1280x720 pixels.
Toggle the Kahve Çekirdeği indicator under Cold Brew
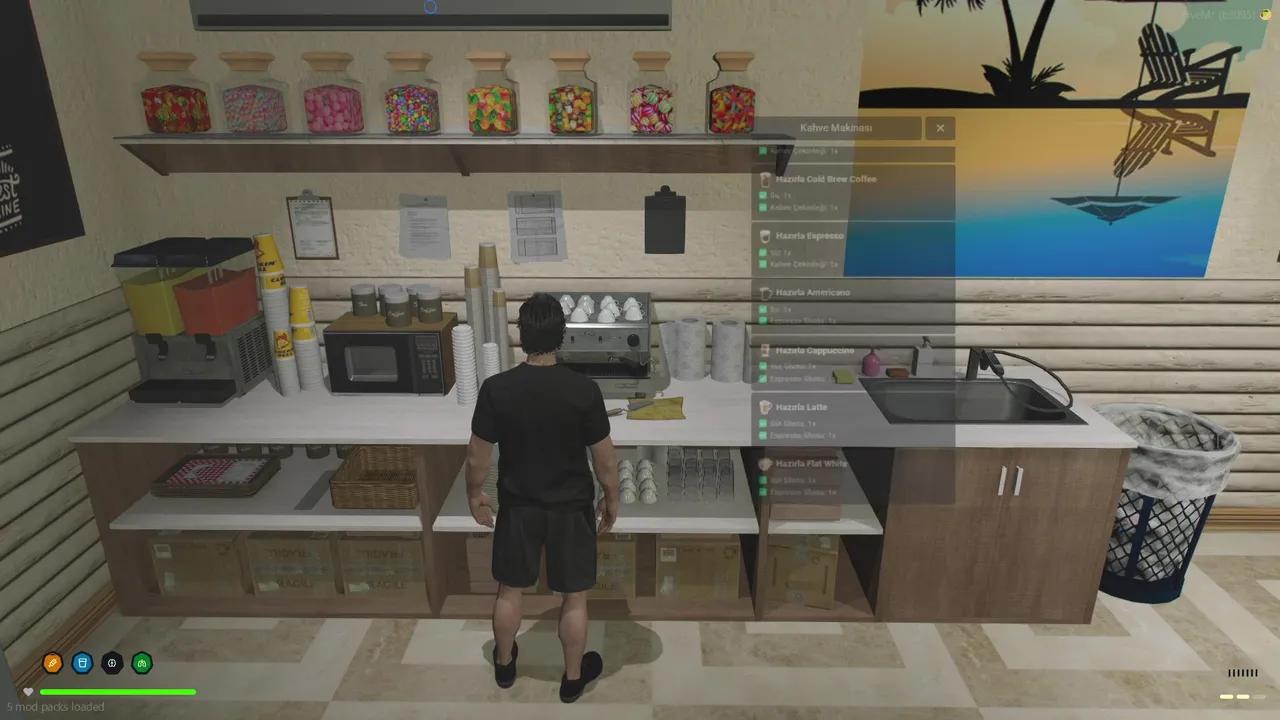pyautogui.click(x=764, y=207)
